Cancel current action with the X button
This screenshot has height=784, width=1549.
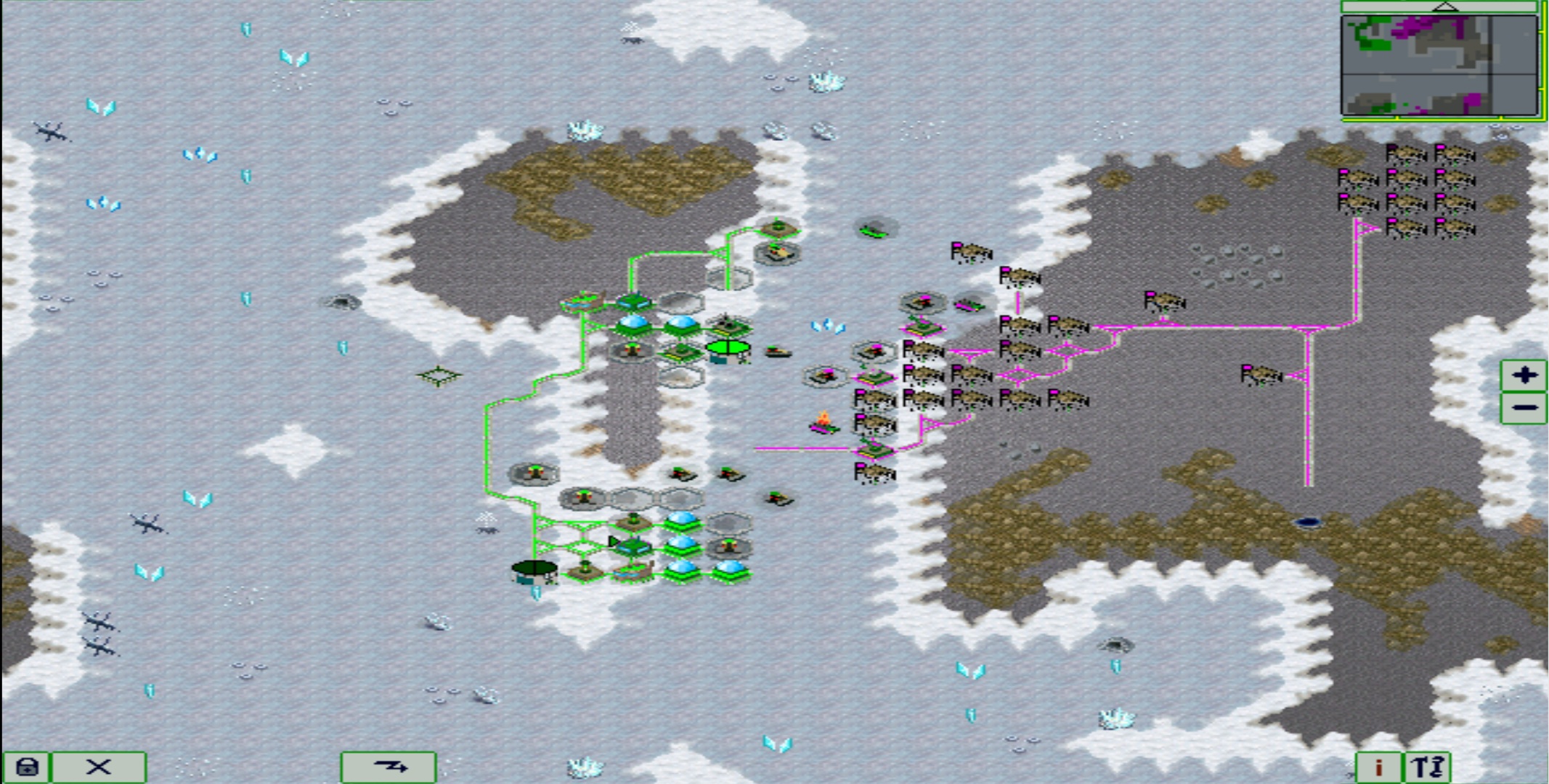click(x=98, y=766)
